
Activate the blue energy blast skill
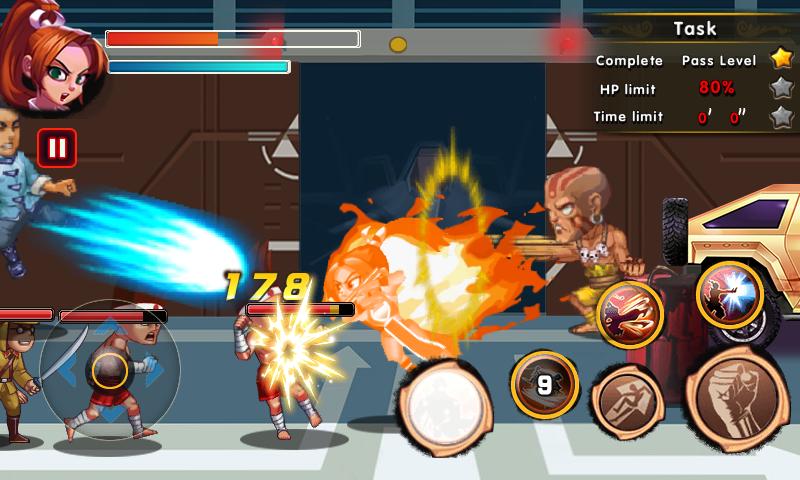click(x=730, y=294)
